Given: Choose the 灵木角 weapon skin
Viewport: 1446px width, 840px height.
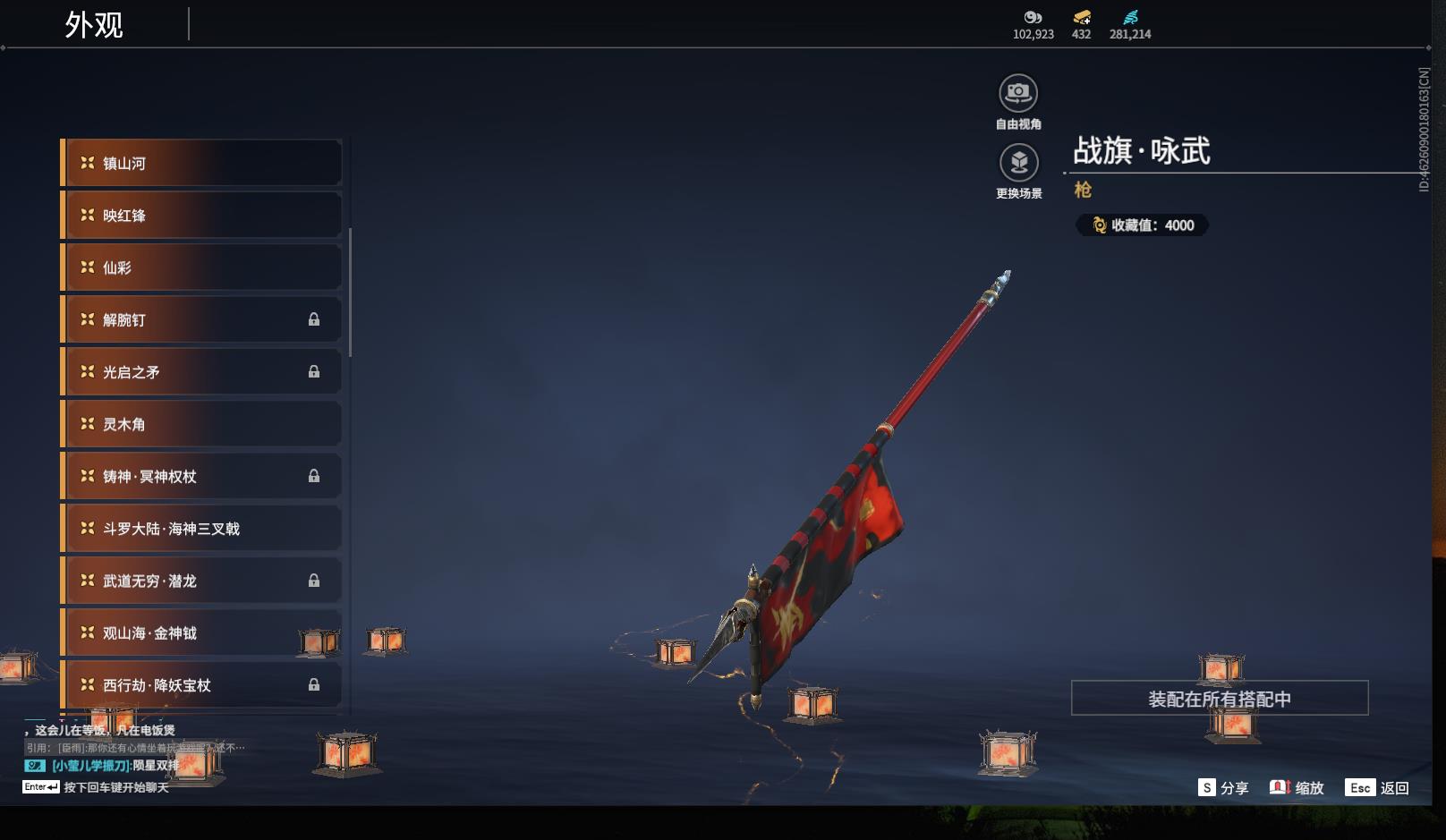Looking at the screenshot, I should click(202, 424).
